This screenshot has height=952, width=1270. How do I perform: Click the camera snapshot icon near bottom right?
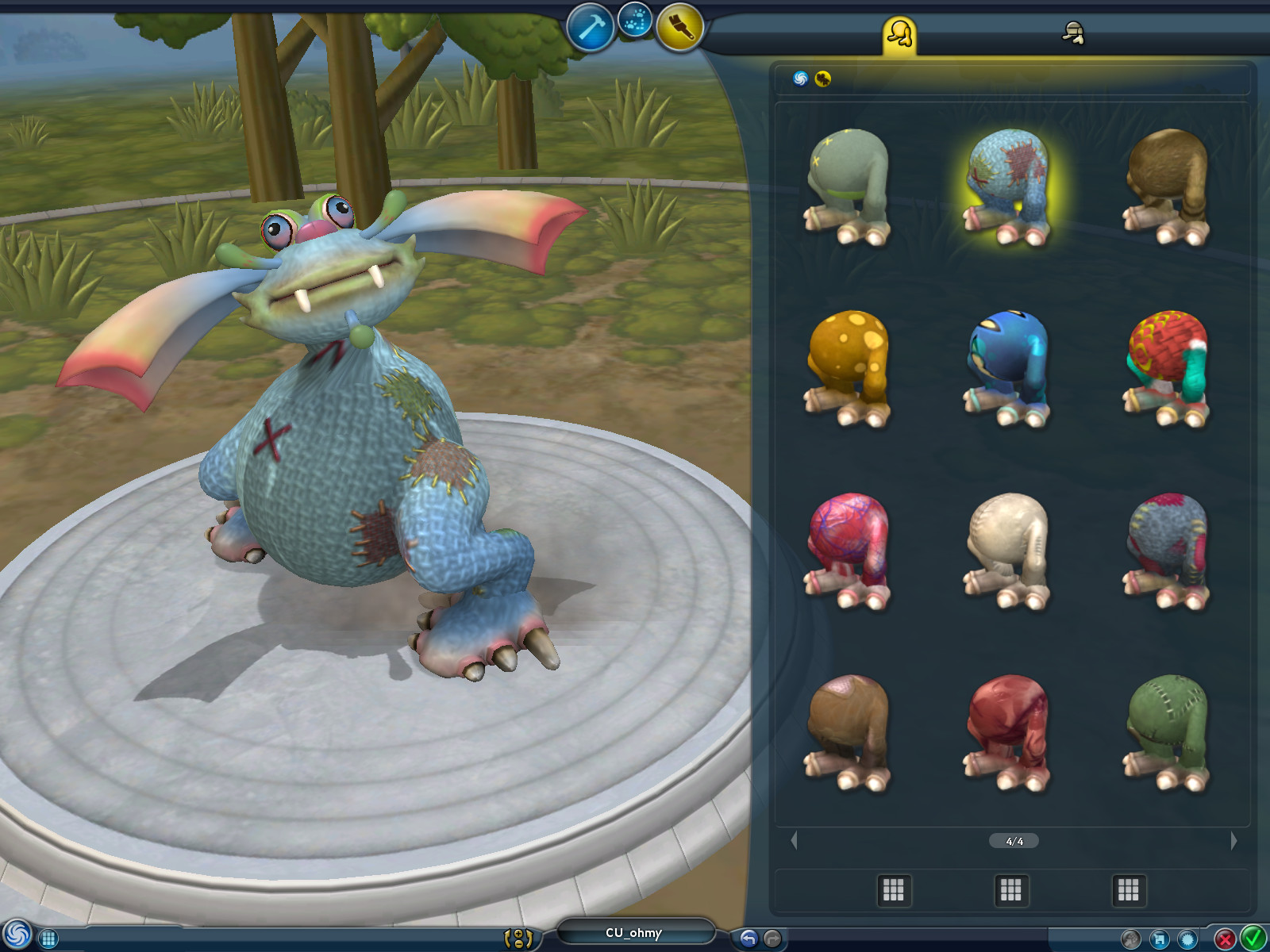(x=1133, y=938)
